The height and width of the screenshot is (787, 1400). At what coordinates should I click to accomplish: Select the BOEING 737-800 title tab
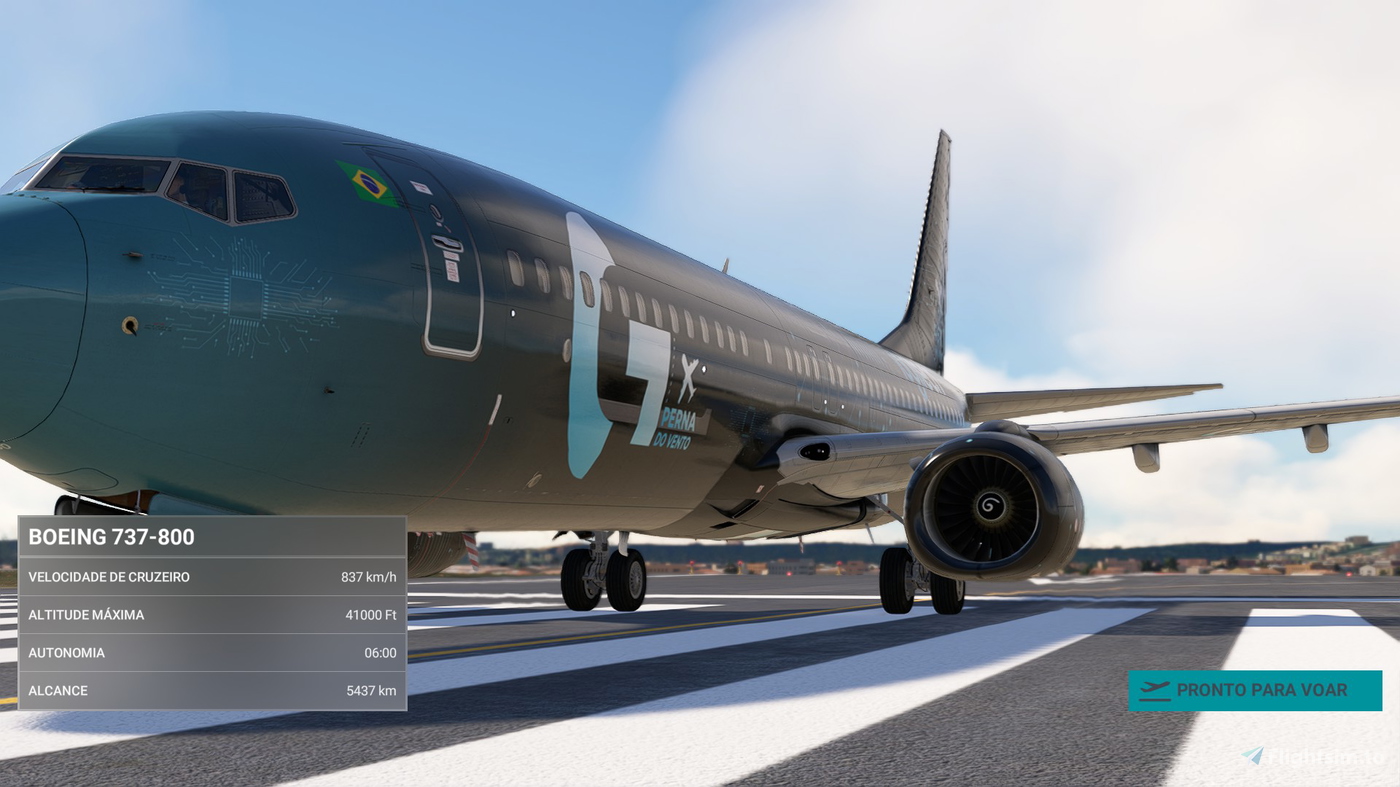click(113, 536)
